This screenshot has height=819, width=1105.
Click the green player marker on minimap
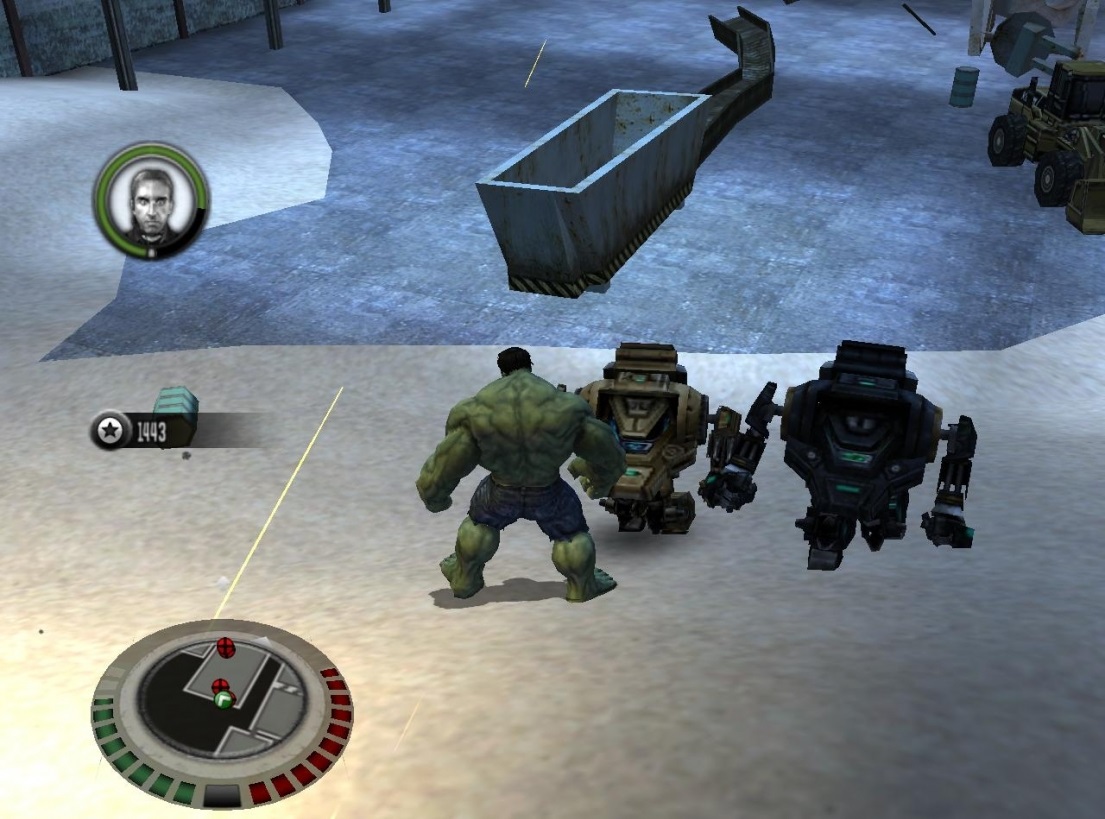click(x=223, y=701)
